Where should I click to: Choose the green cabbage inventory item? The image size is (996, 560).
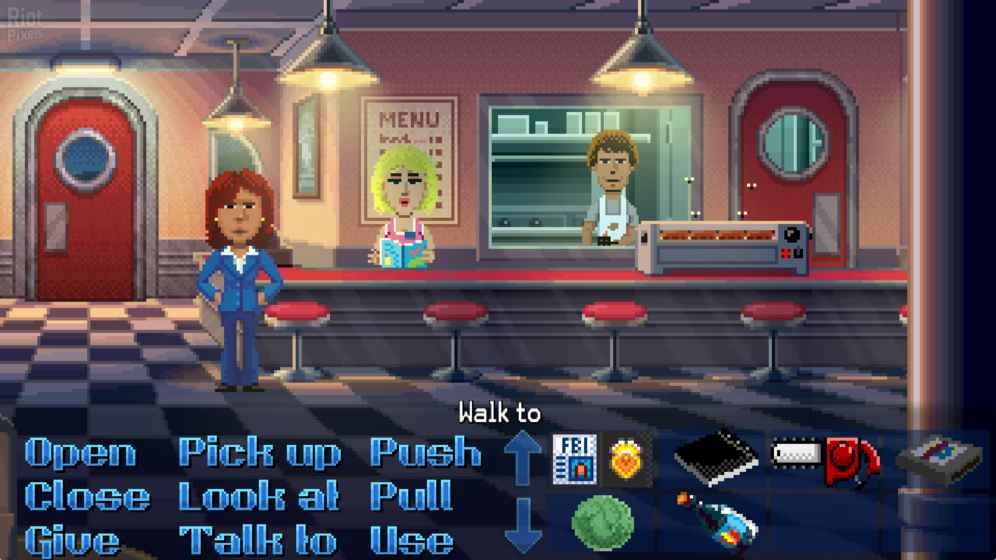602,522
